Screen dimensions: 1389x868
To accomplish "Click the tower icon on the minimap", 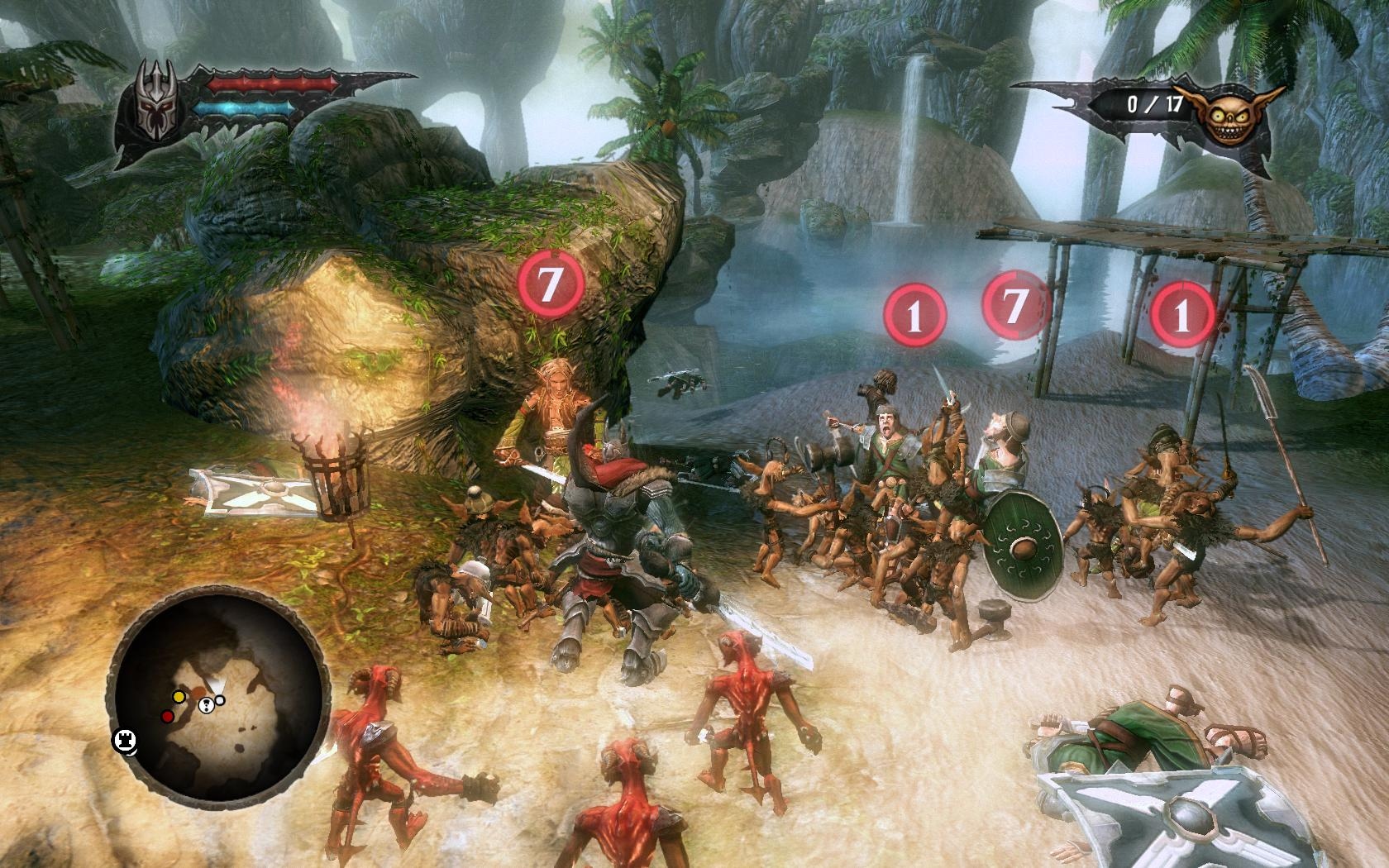I will (x=125, y=740).
